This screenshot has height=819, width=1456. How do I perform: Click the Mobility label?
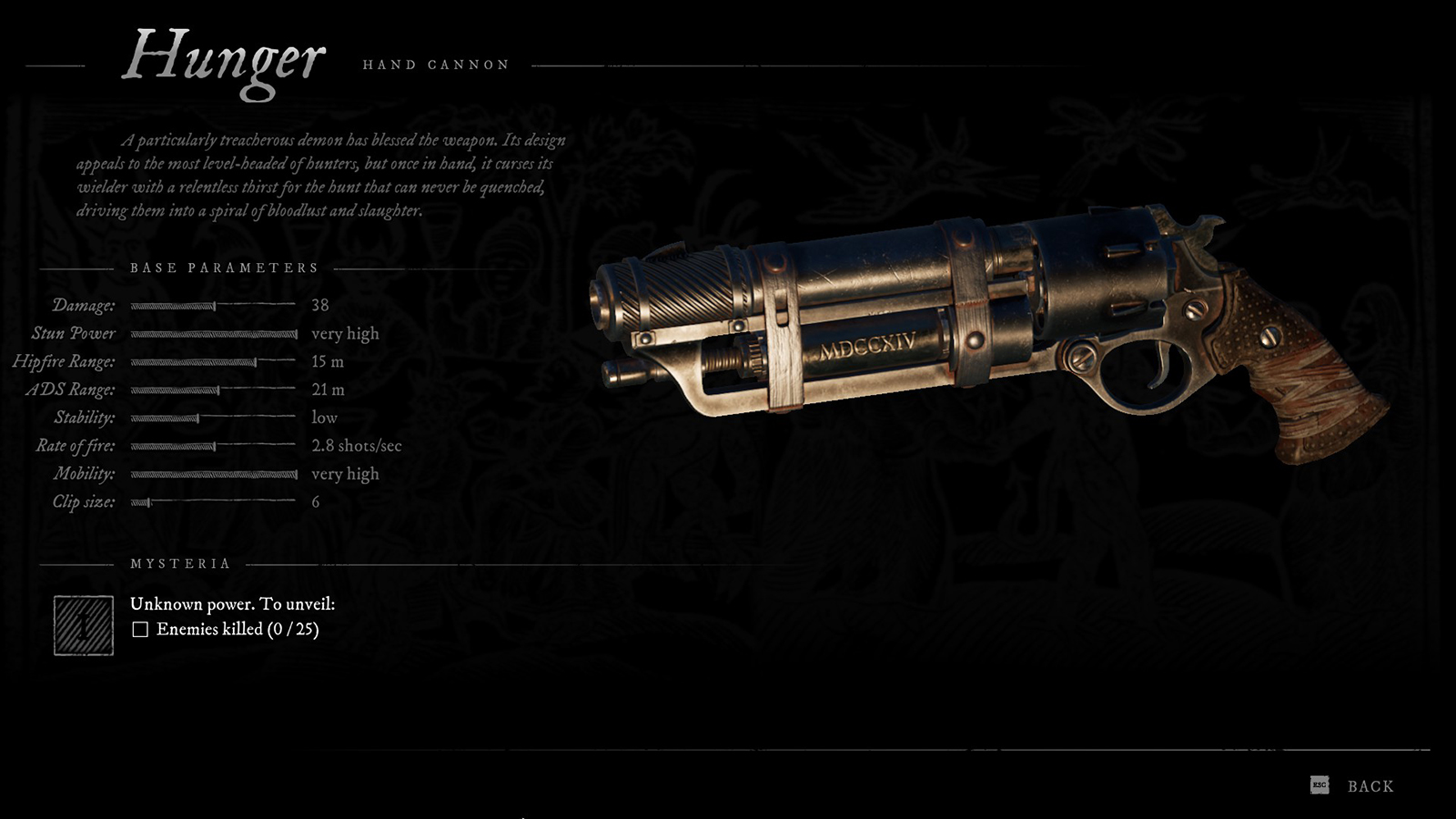tap(86, 474)
